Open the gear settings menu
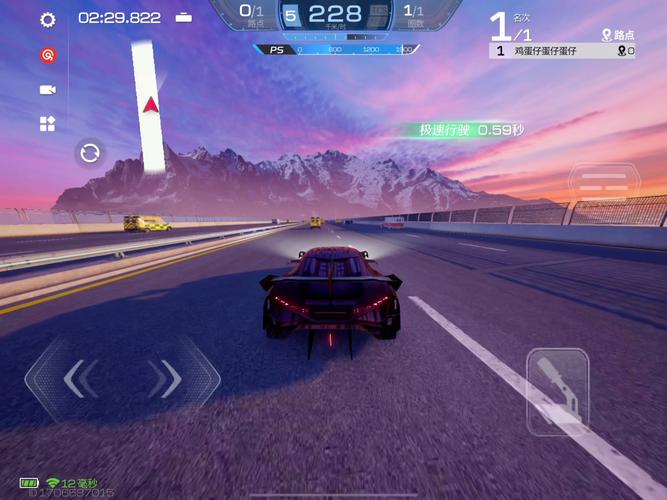This screenshot has width=667, height=500. [x=47, y=19]
